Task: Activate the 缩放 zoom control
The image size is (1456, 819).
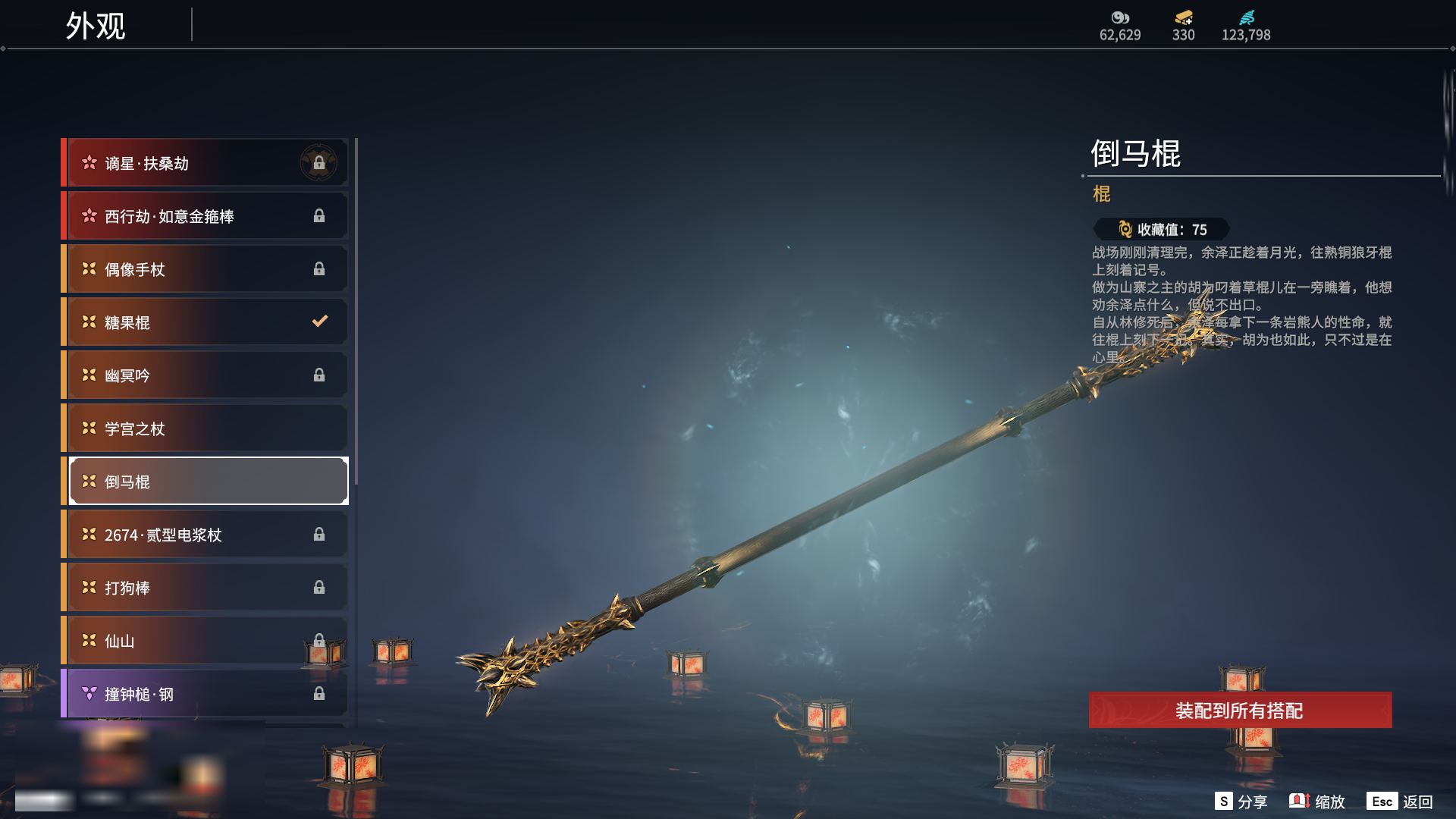Action: 1317,802
